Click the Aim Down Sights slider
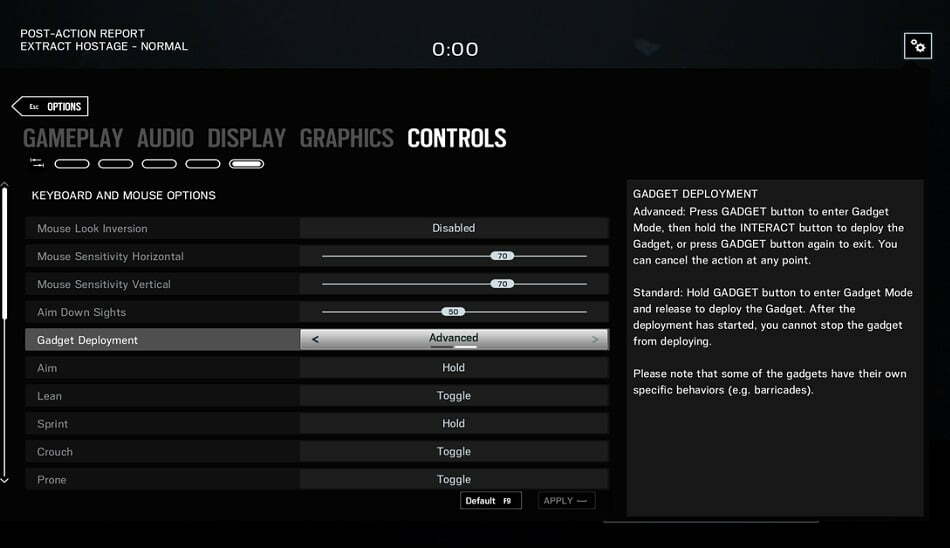The image size is (950, 548). pyautogui.click(x=453, y=312)
